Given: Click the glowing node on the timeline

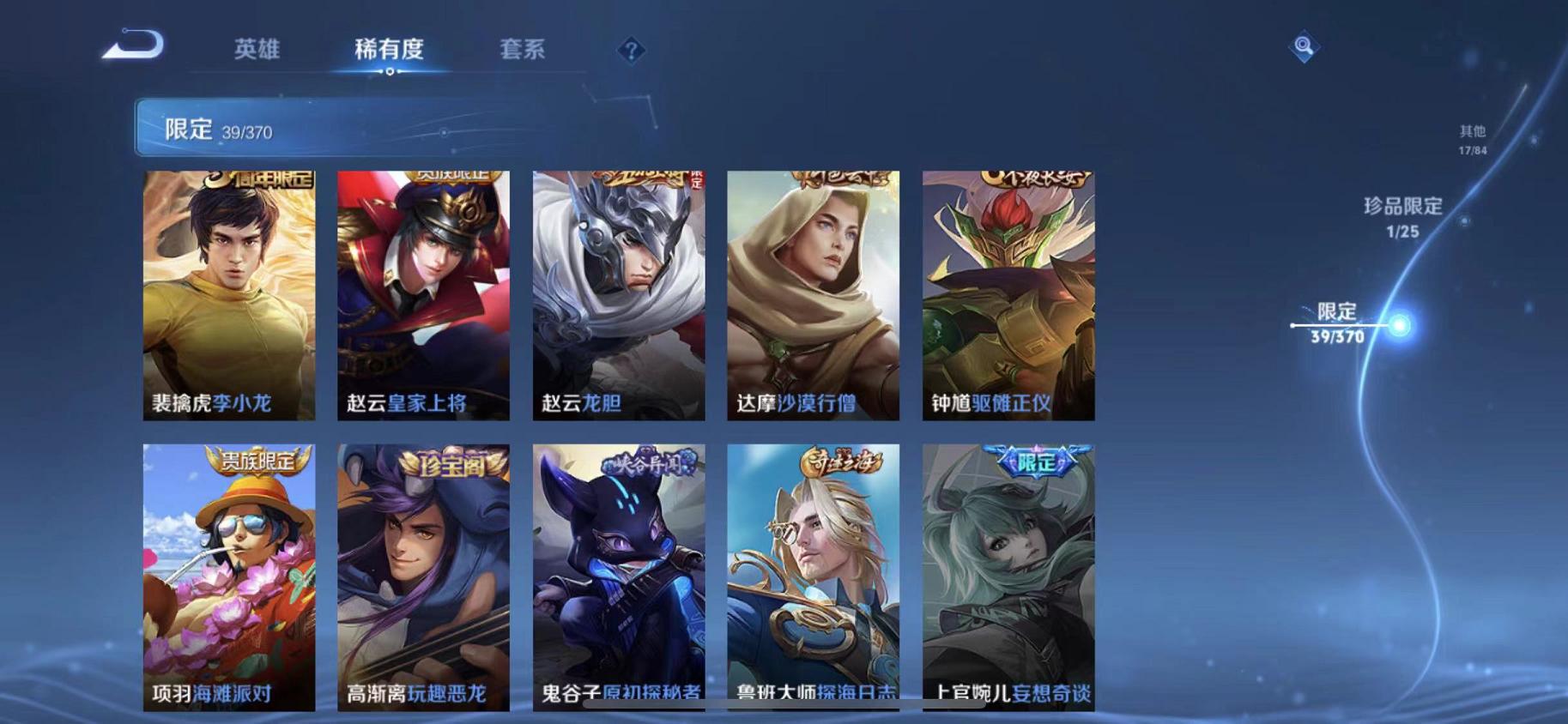Looking at the screenshot, I should (x=1403, y=325).
